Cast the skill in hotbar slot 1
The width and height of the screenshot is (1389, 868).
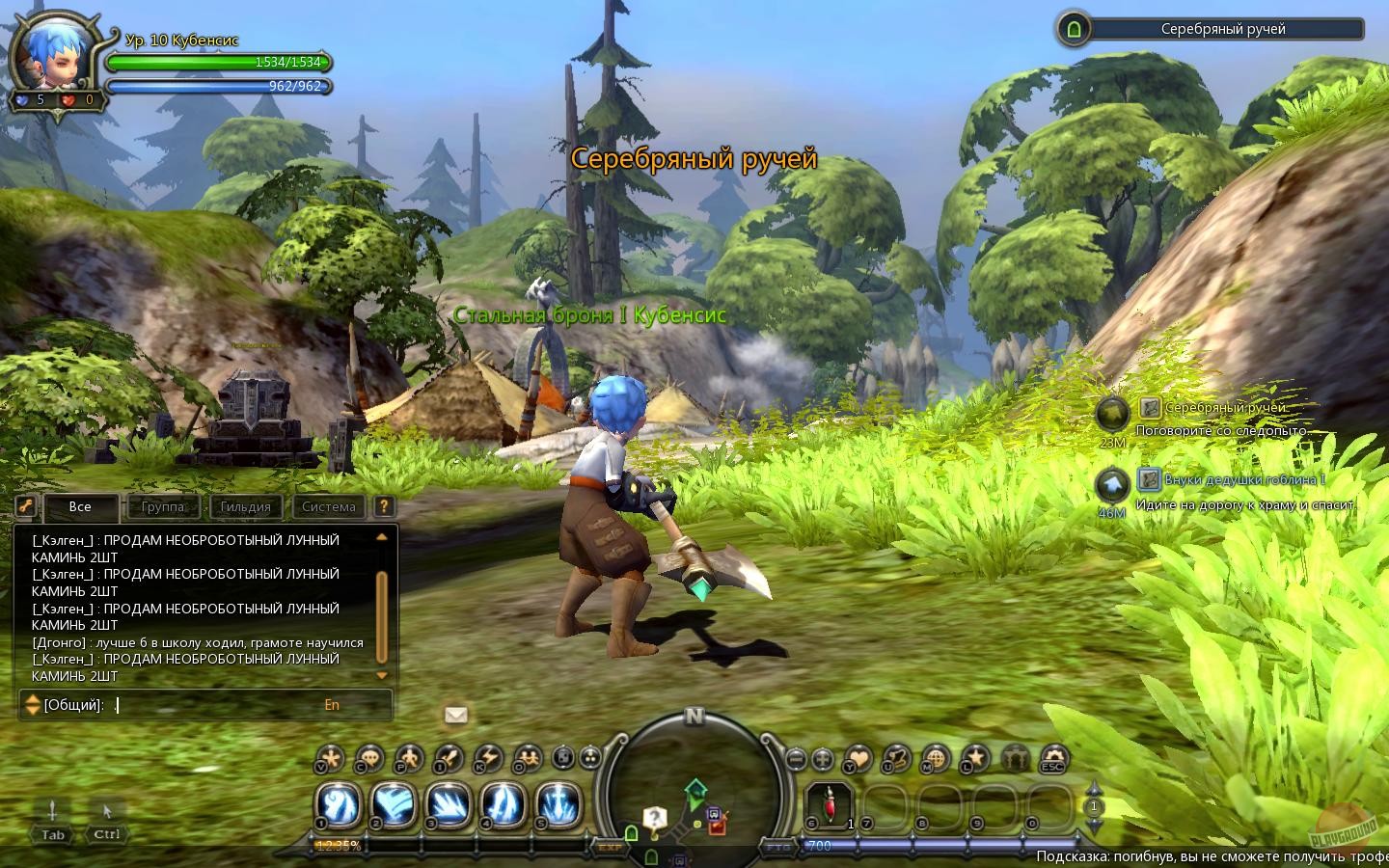coord(337,806)
